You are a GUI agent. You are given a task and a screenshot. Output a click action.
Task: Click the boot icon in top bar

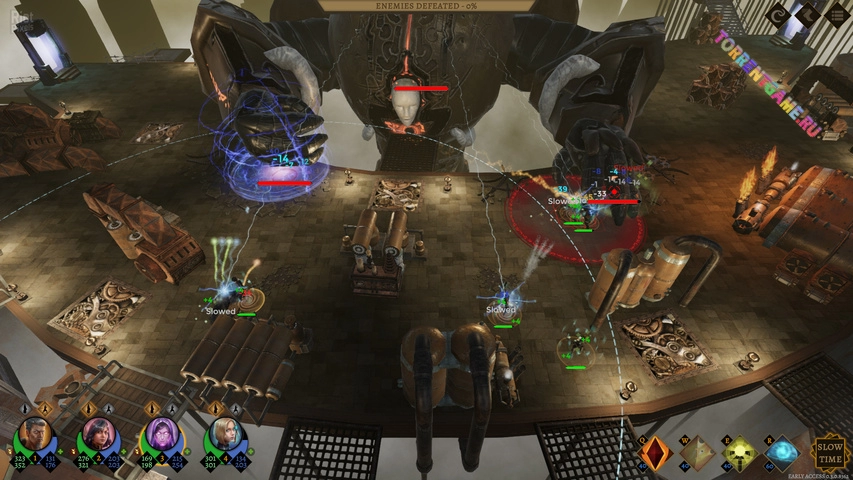coord(808,15)
